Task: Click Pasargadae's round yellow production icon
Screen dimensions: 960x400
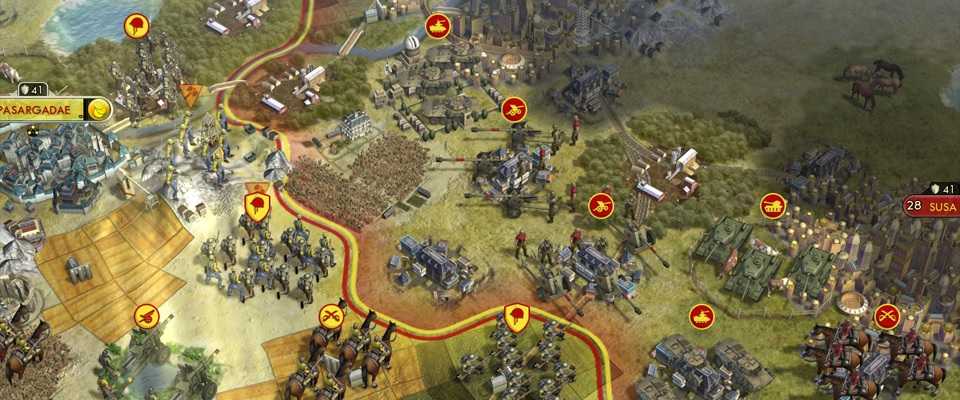Action: [x=98, y=110]
